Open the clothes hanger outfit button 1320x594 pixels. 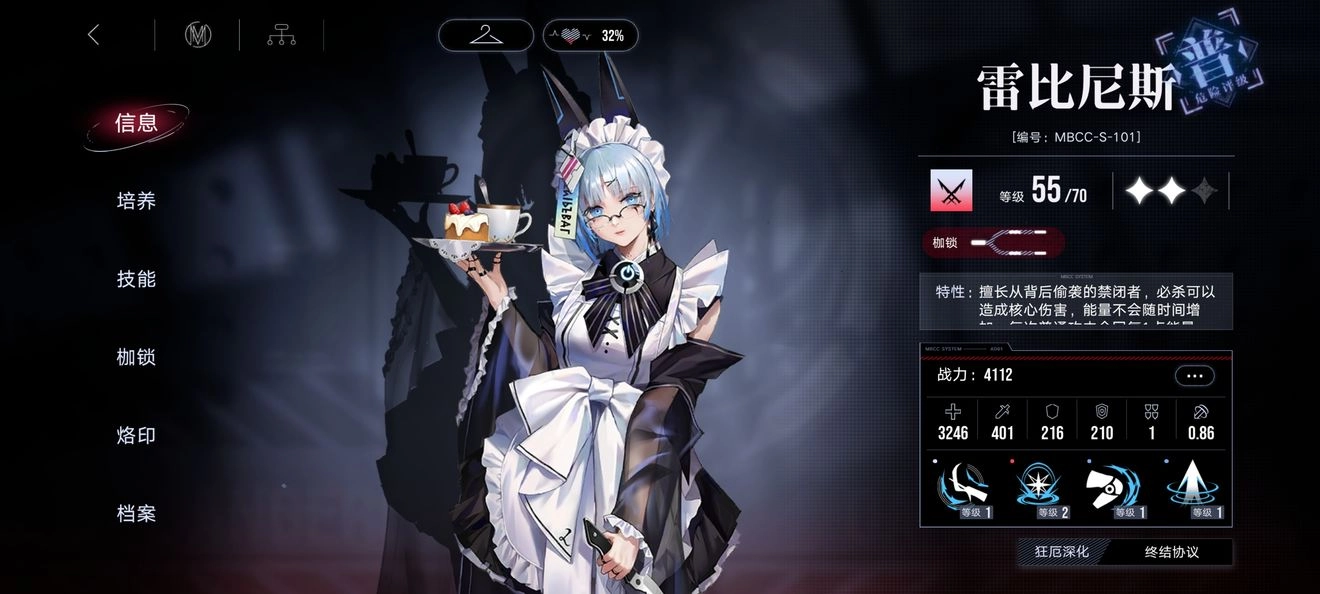[485, 35]
